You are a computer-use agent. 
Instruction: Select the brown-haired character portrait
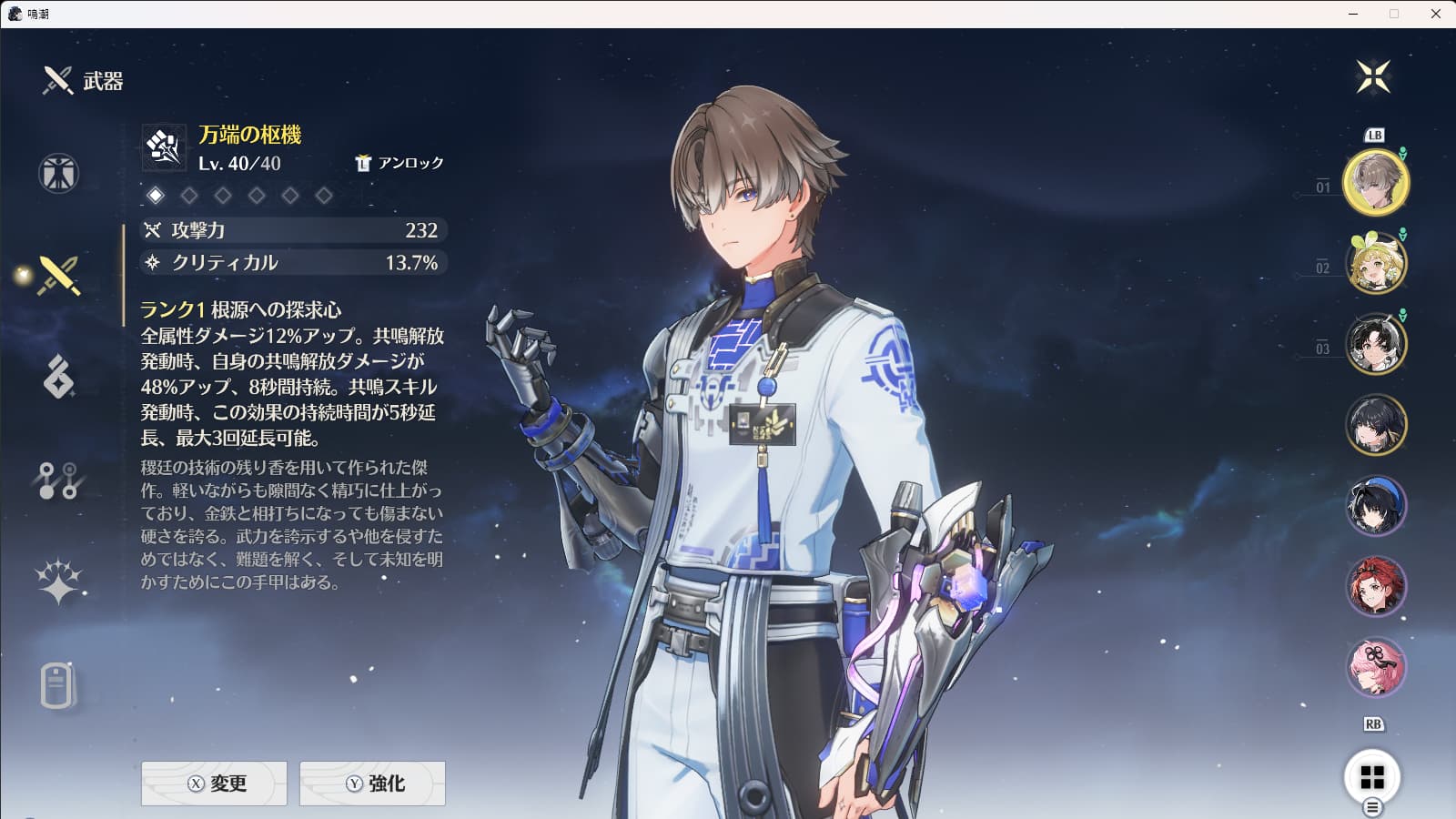click(1375, 182)
